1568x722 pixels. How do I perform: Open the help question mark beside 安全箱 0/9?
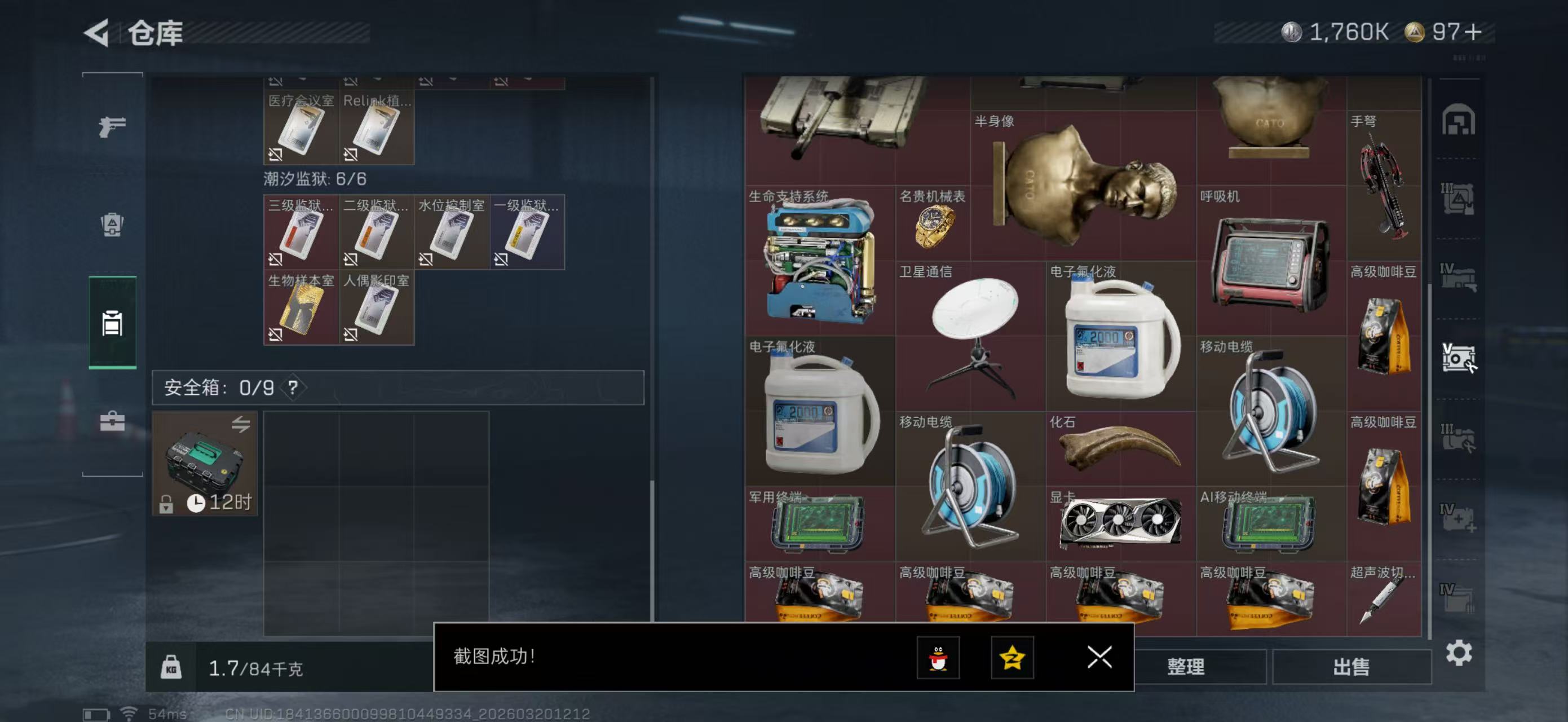coord(293,388)
